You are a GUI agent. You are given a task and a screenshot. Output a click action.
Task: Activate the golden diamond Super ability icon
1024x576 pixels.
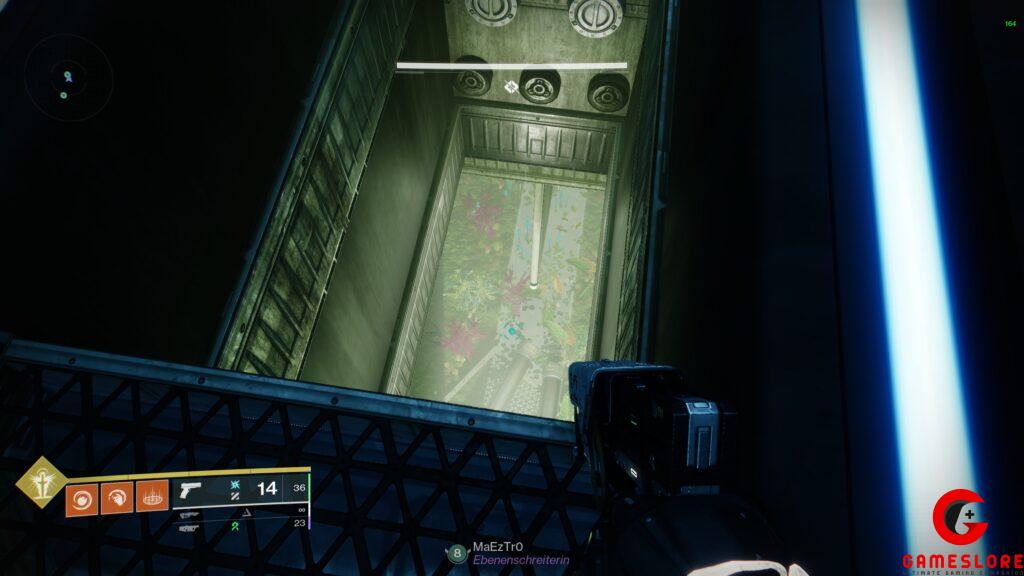[x=41, y=482]
